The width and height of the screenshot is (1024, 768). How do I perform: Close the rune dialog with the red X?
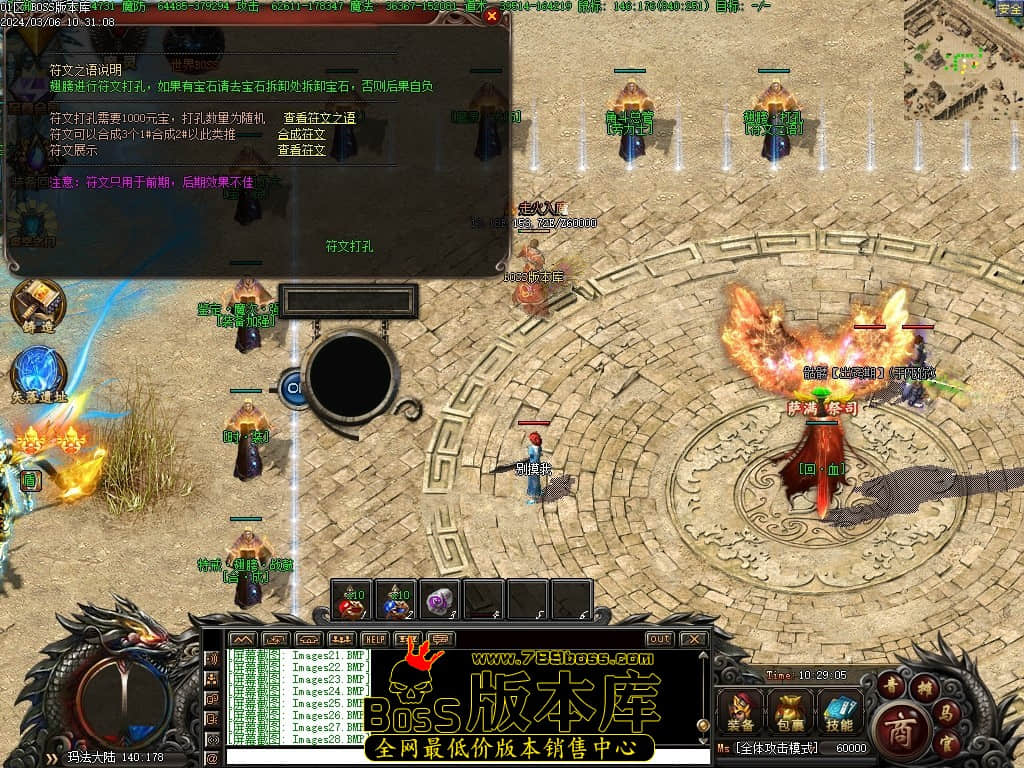click(x=491, y=16)
